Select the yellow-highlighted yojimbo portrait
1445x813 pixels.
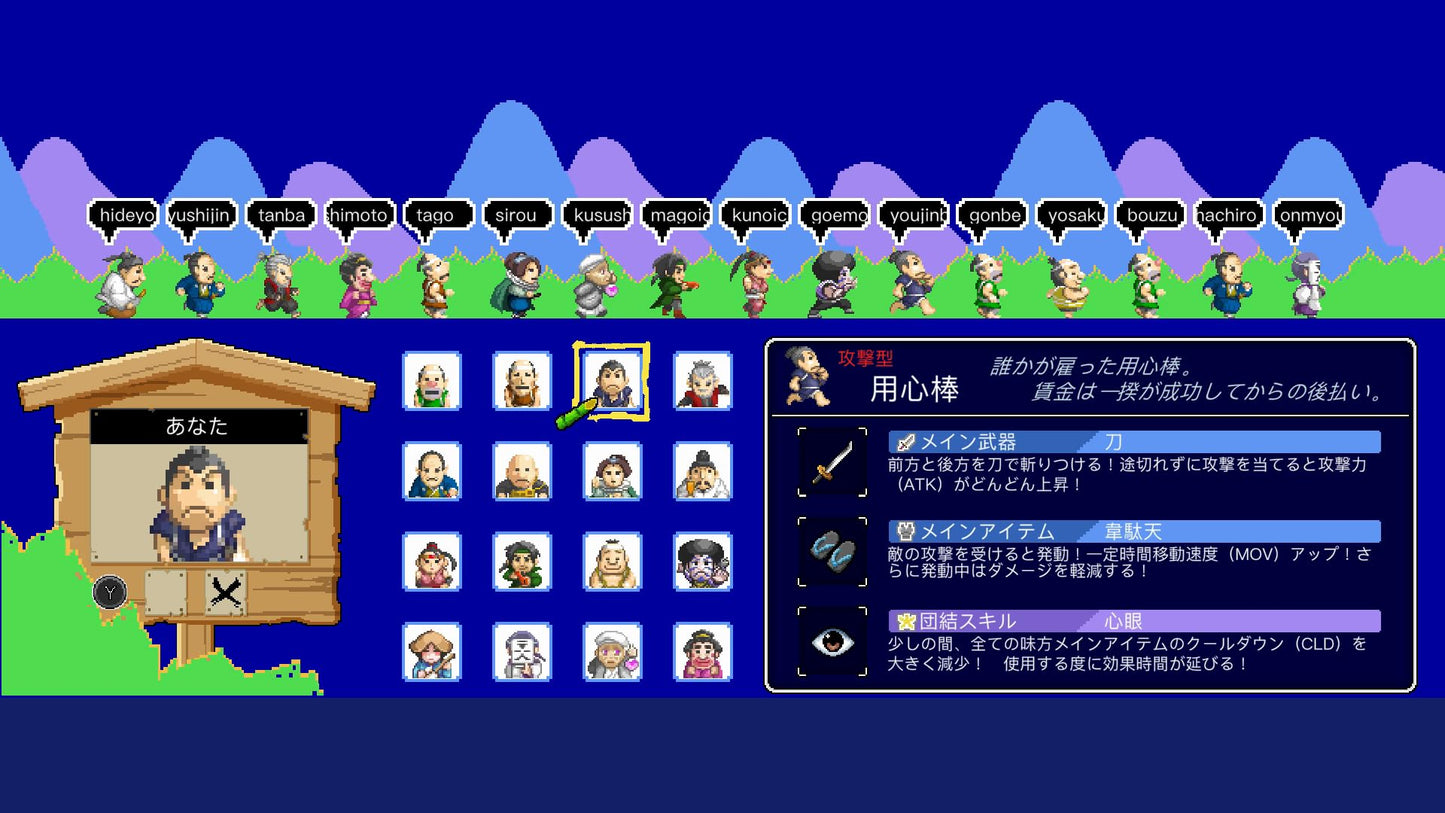(x=612, y=380)
